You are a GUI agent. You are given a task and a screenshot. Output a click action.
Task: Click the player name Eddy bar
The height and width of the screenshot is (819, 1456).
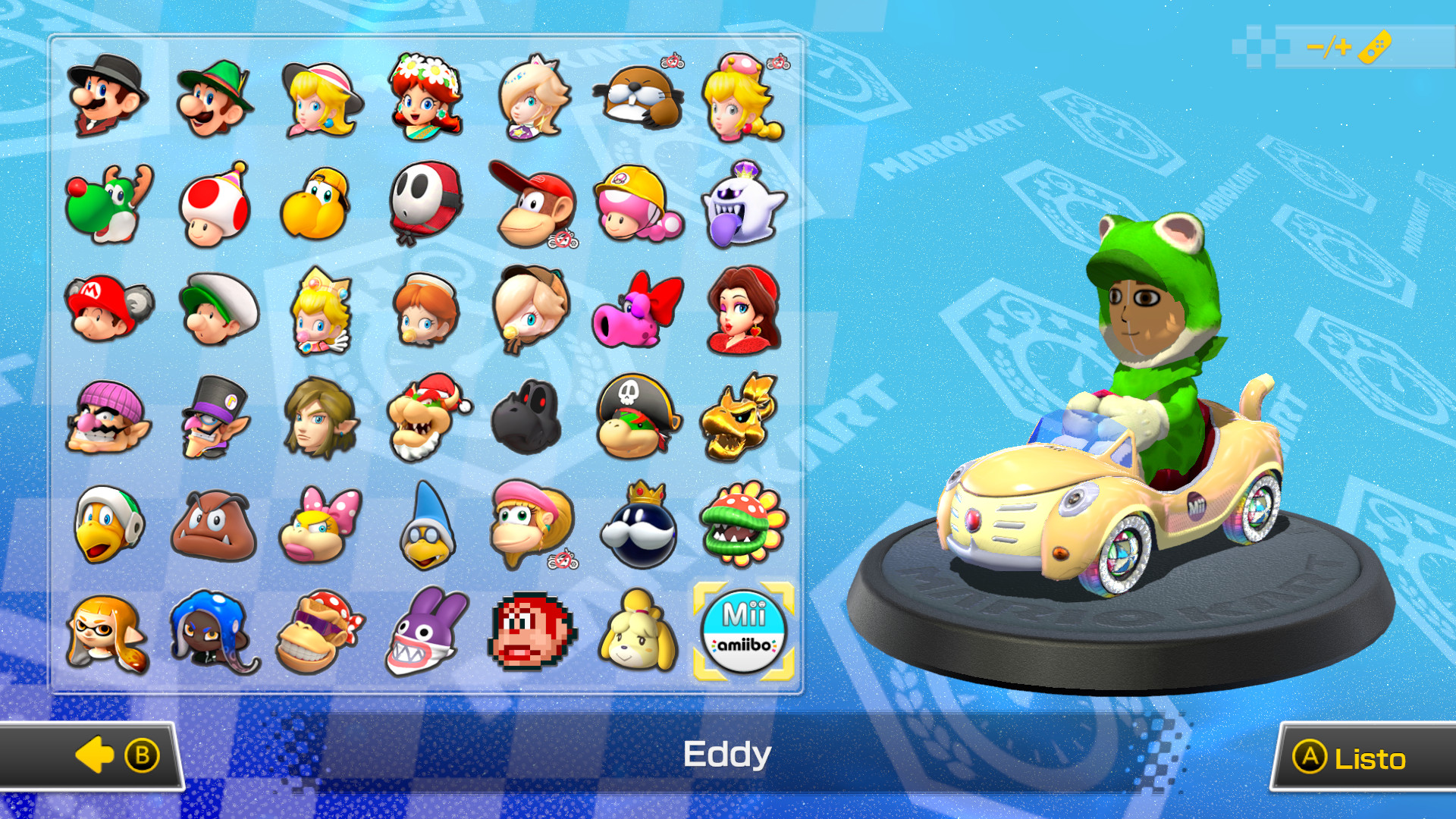tap(726, 755)
